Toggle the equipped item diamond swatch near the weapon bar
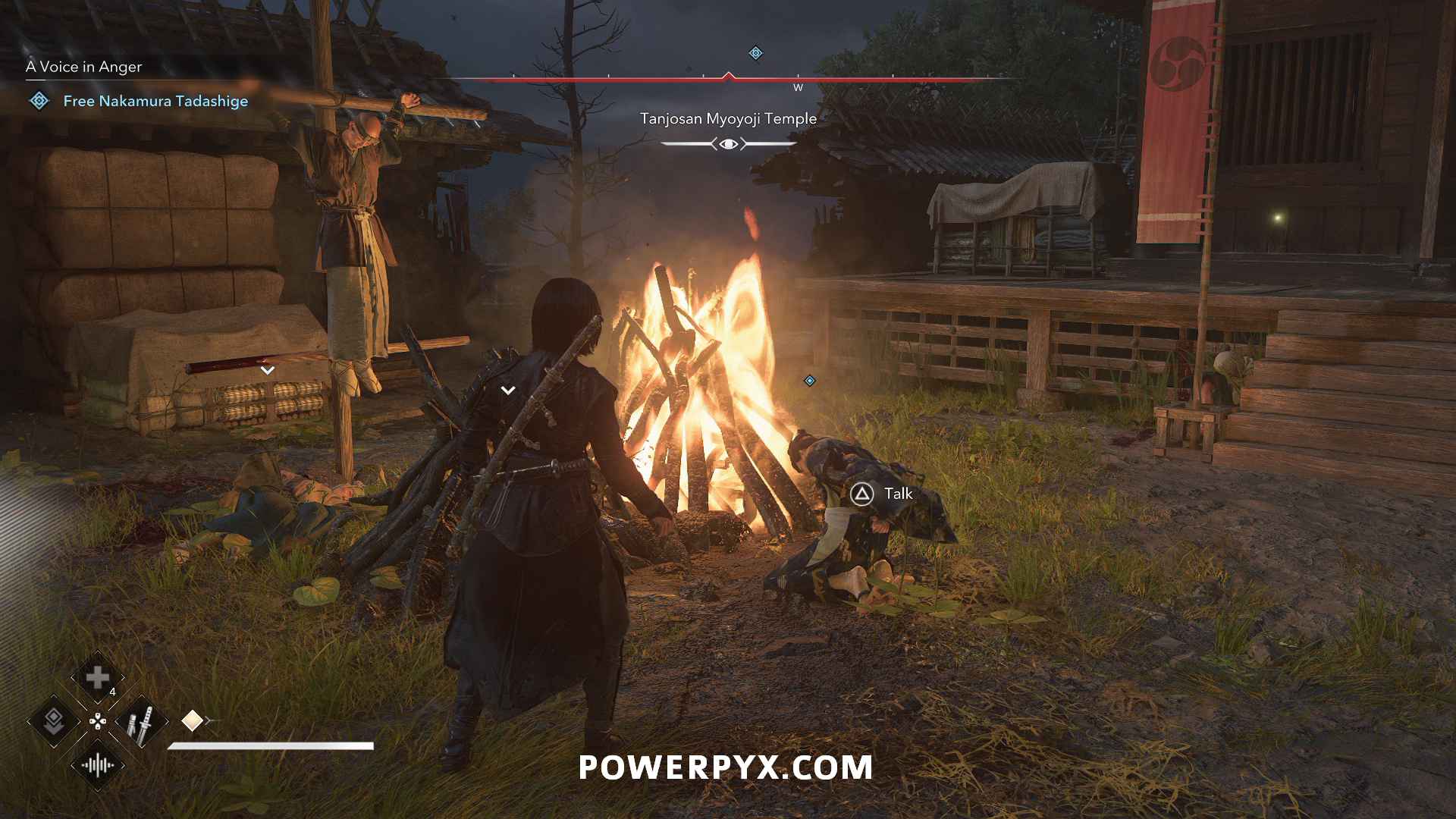The width and height of the screenshot is (1456, 819). (192, 721)
